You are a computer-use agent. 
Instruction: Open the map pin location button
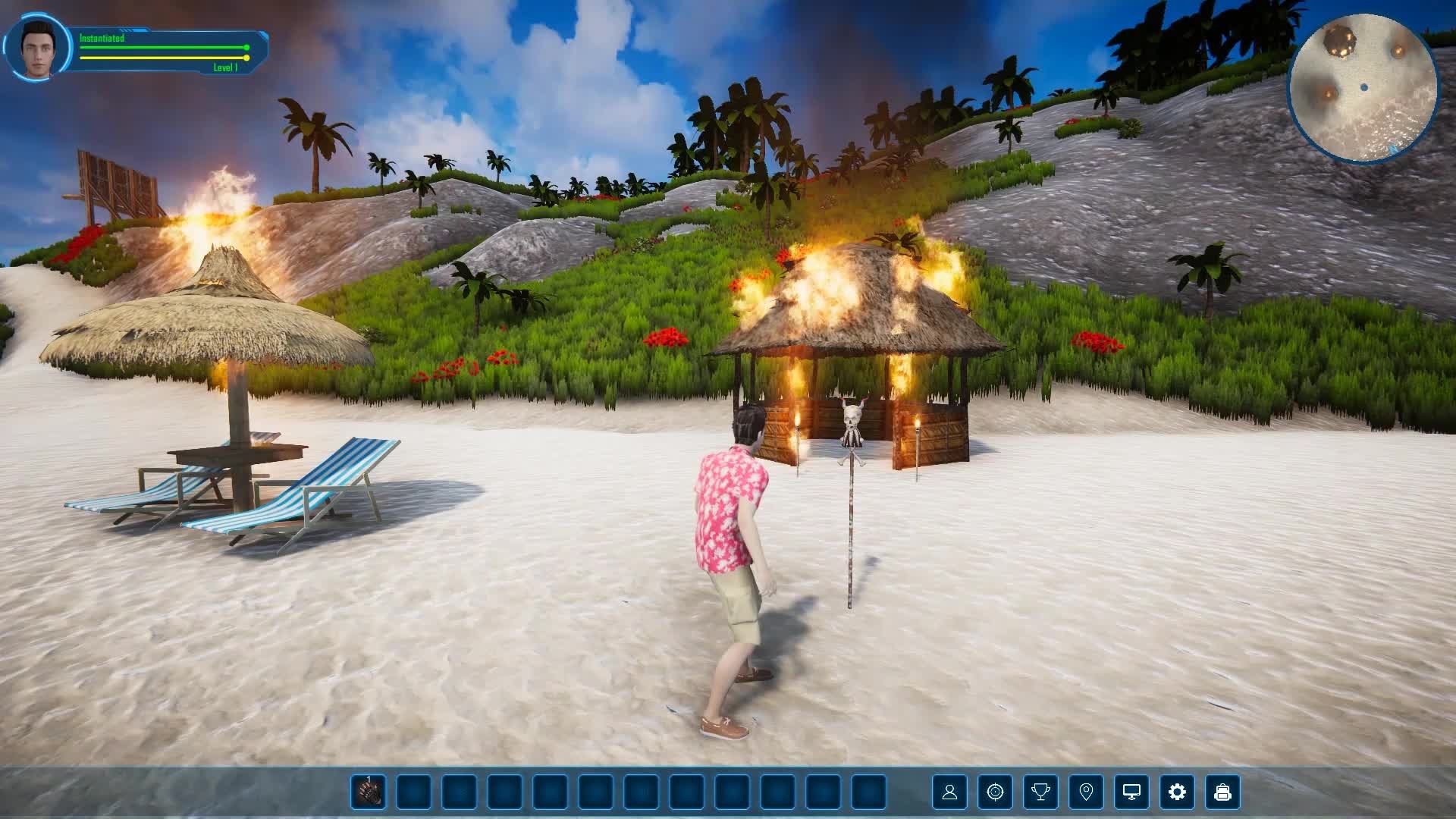point(1086,792)
